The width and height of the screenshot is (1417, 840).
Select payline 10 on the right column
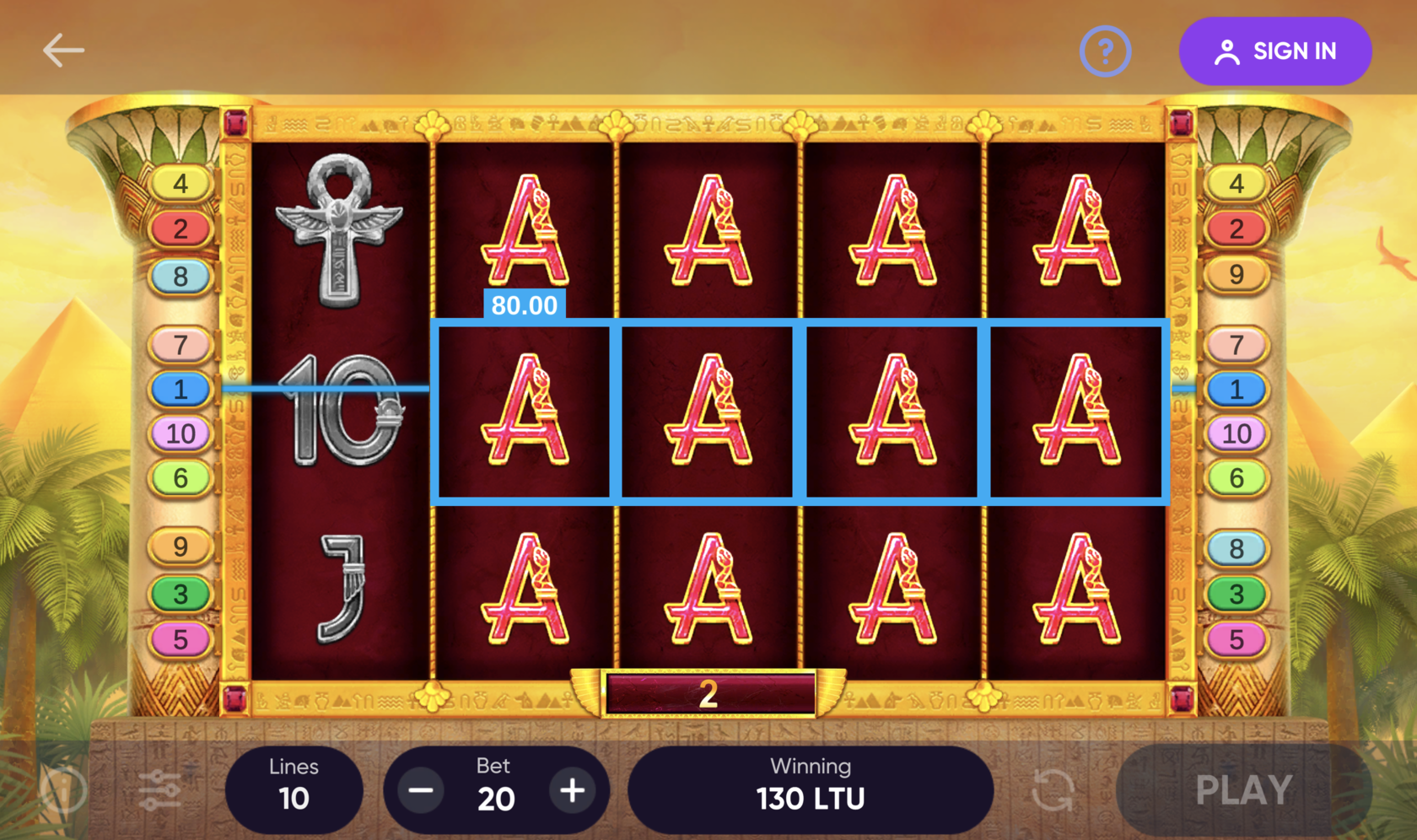(1237, 434)
